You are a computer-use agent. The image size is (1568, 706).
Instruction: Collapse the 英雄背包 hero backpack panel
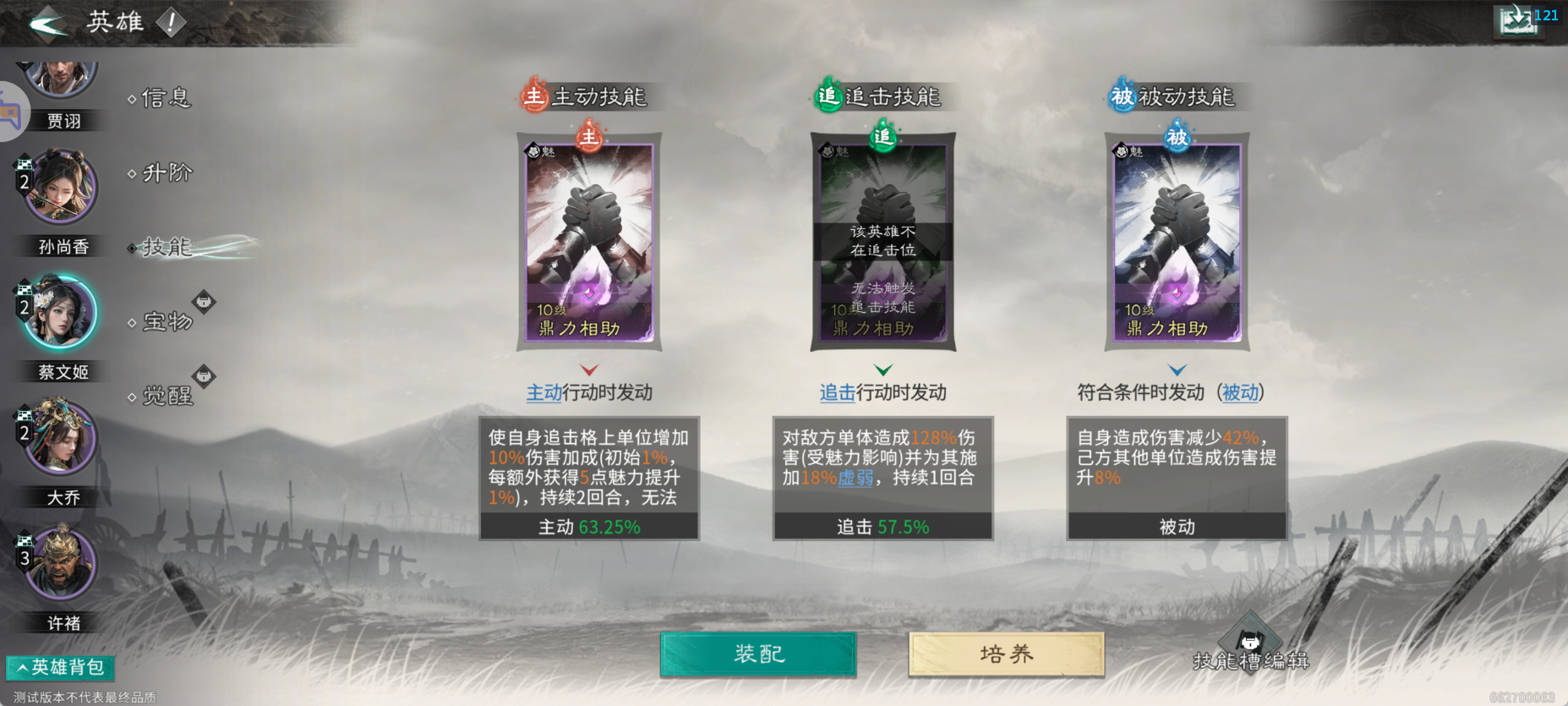[x=59, y=667]
